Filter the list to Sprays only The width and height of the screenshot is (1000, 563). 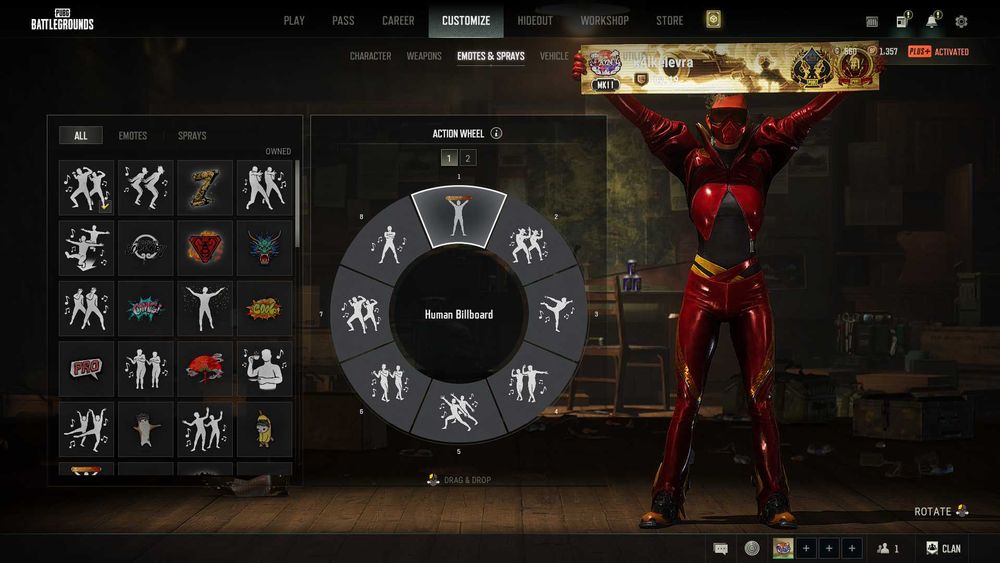click(x=192, y=135)
